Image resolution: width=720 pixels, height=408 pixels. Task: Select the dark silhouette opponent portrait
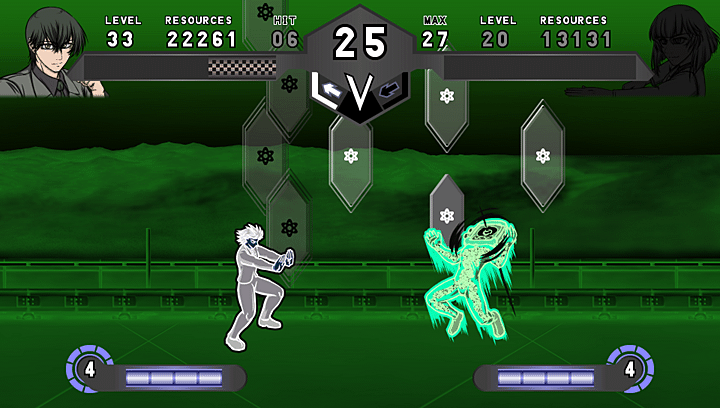coord(678,50)
